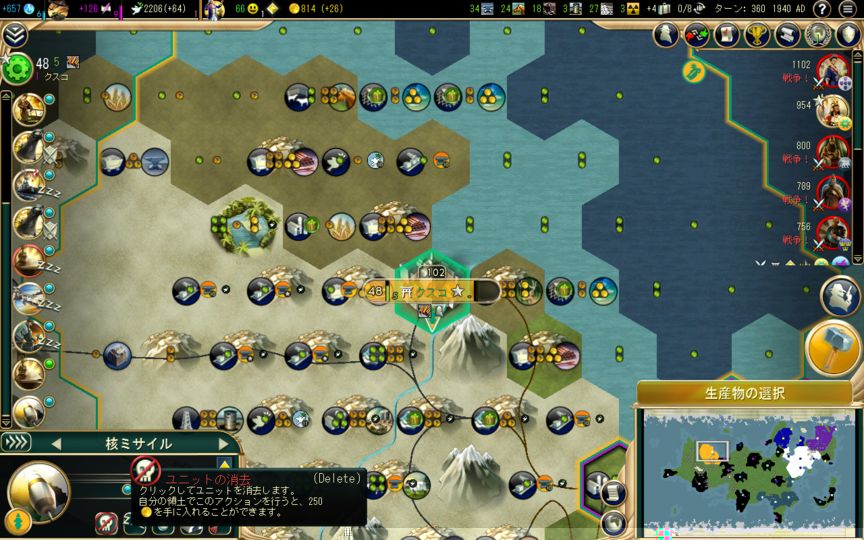Screen dimensions: 864x540
Task: Select the previous unit with left arrow
Action: [56, 443]
